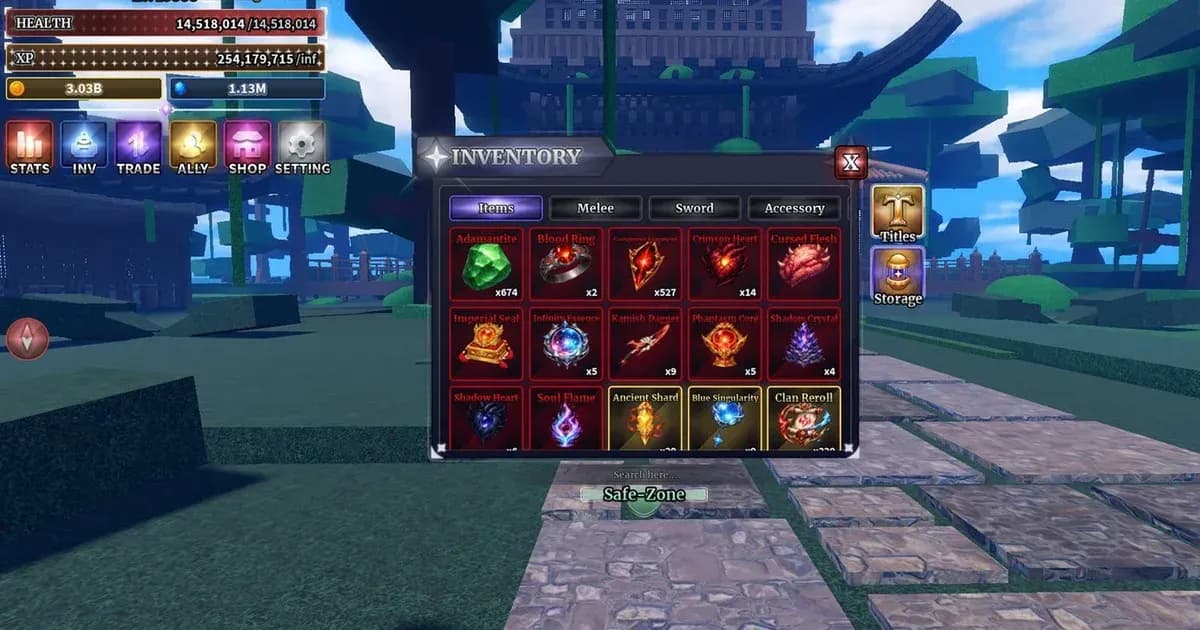The image size is (1200, 630).
Task: Pick the Imperial Seal item
Action: tap(486, 344)
